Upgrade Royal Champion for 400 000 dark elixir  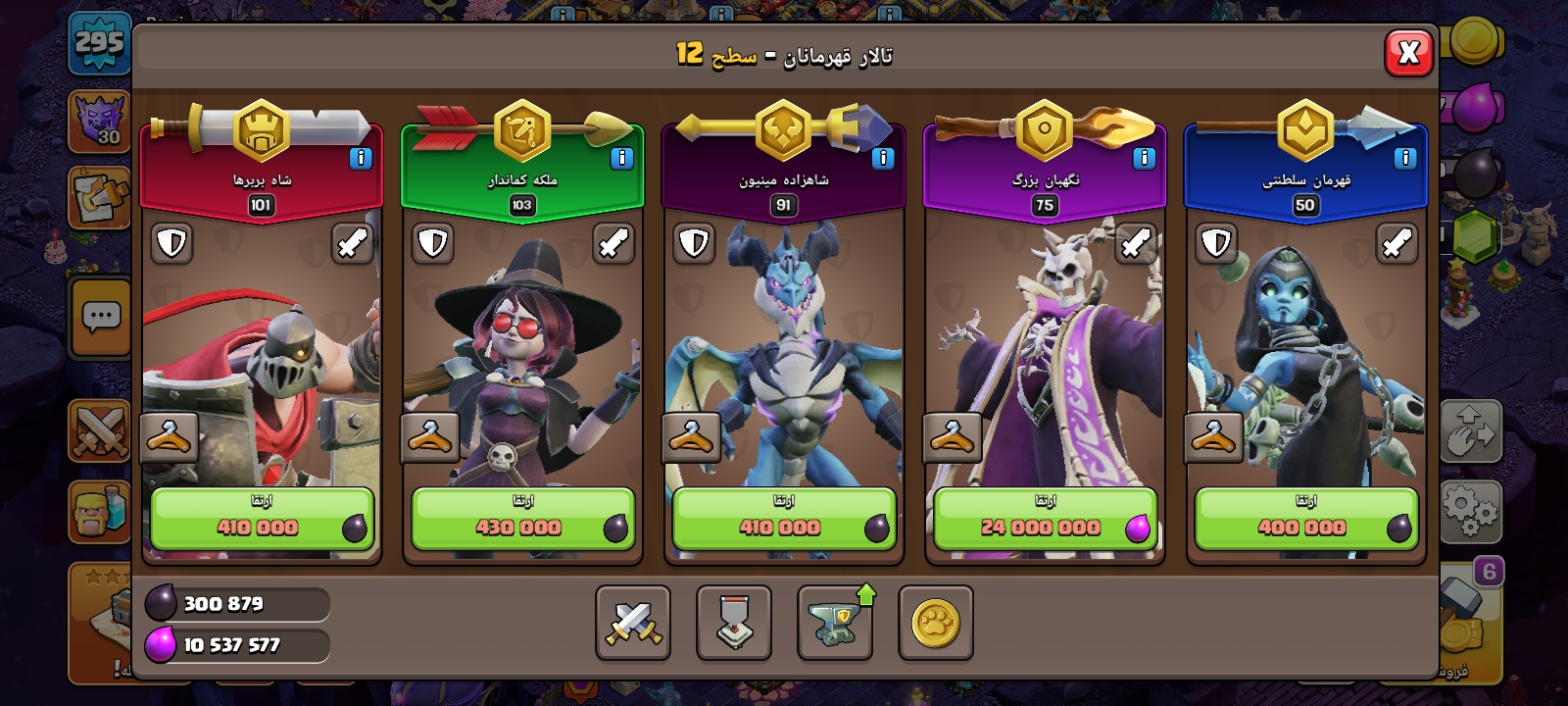[1305, 519]
